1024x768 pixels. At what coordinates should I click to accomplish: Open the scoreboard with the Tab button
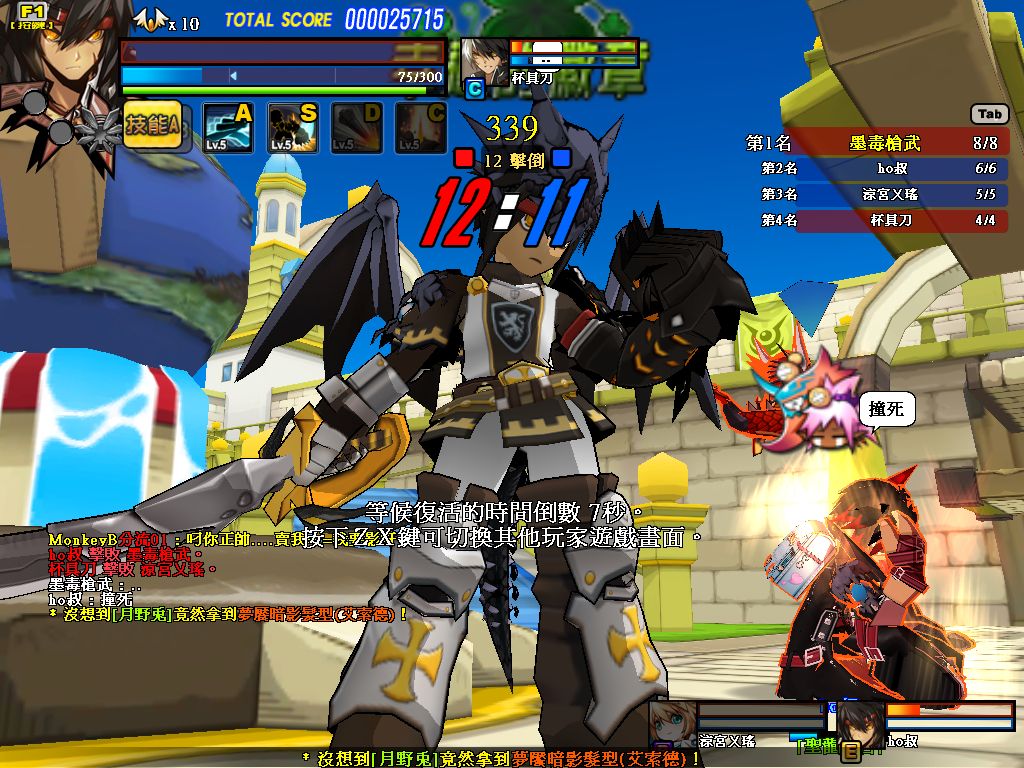[x=989, y=114]
